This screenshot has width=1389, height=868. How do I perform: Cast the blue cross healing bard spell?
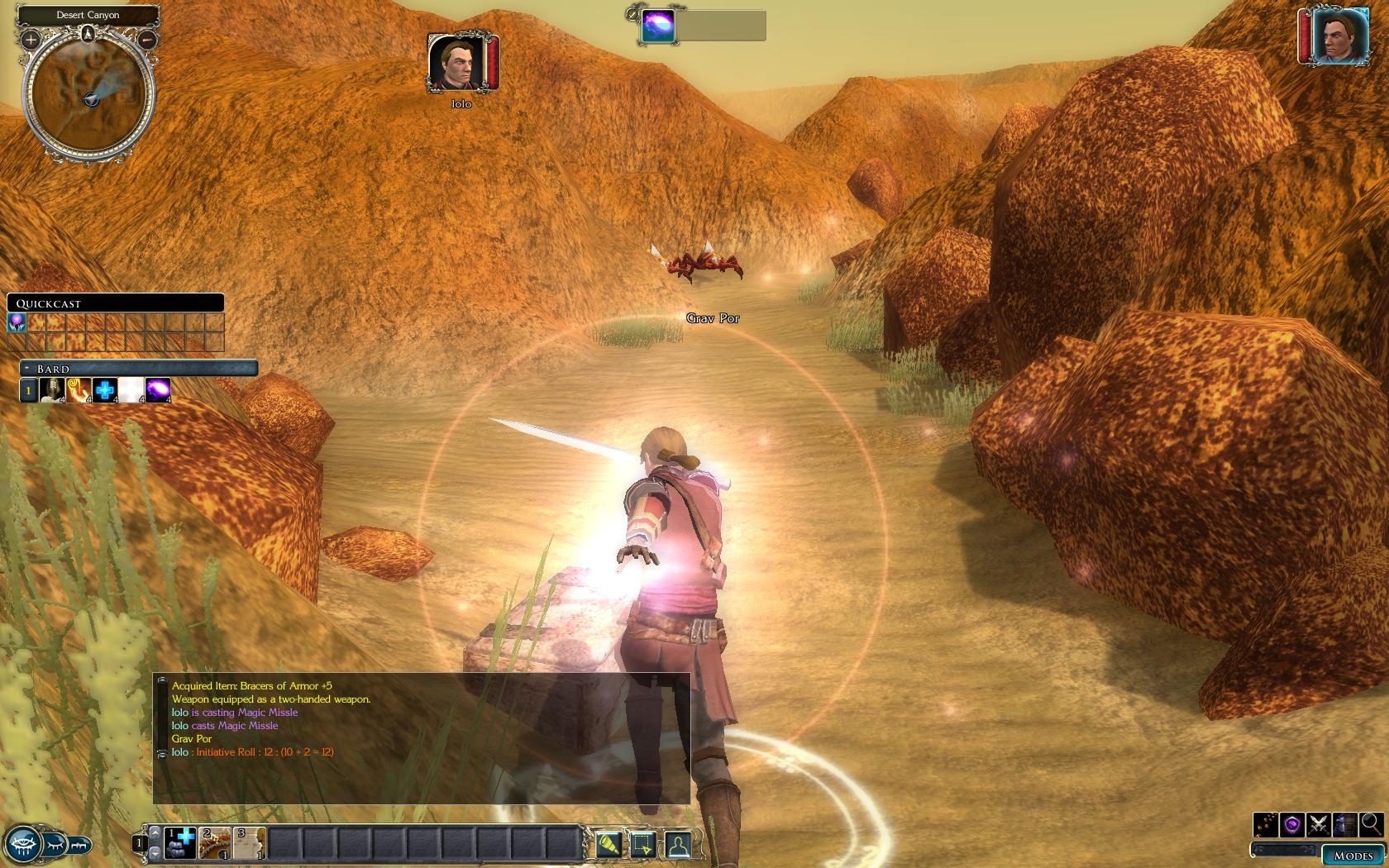pos(105,389)
